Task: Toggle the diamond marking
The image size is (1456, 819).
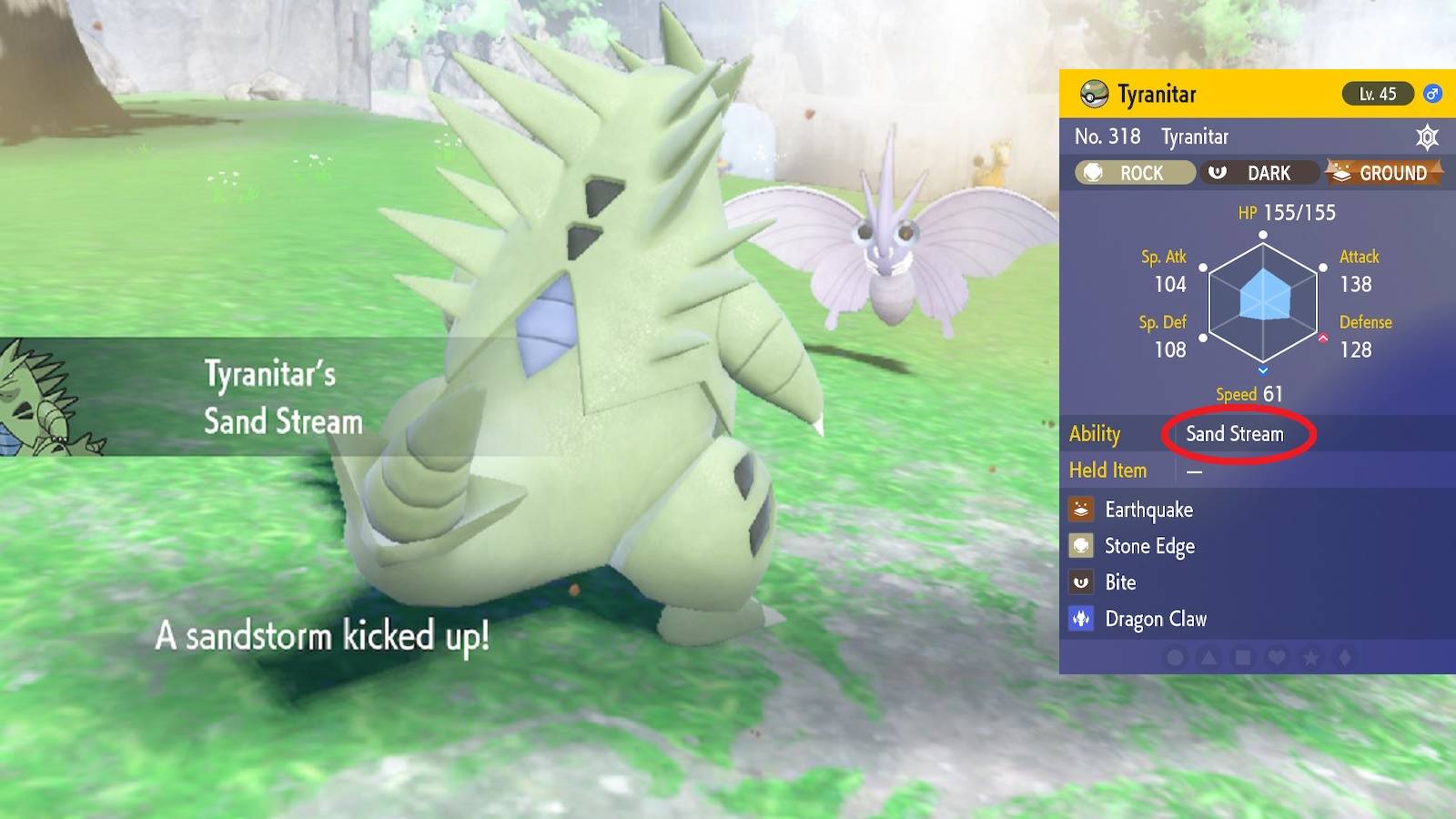Action: (1343, 656)
